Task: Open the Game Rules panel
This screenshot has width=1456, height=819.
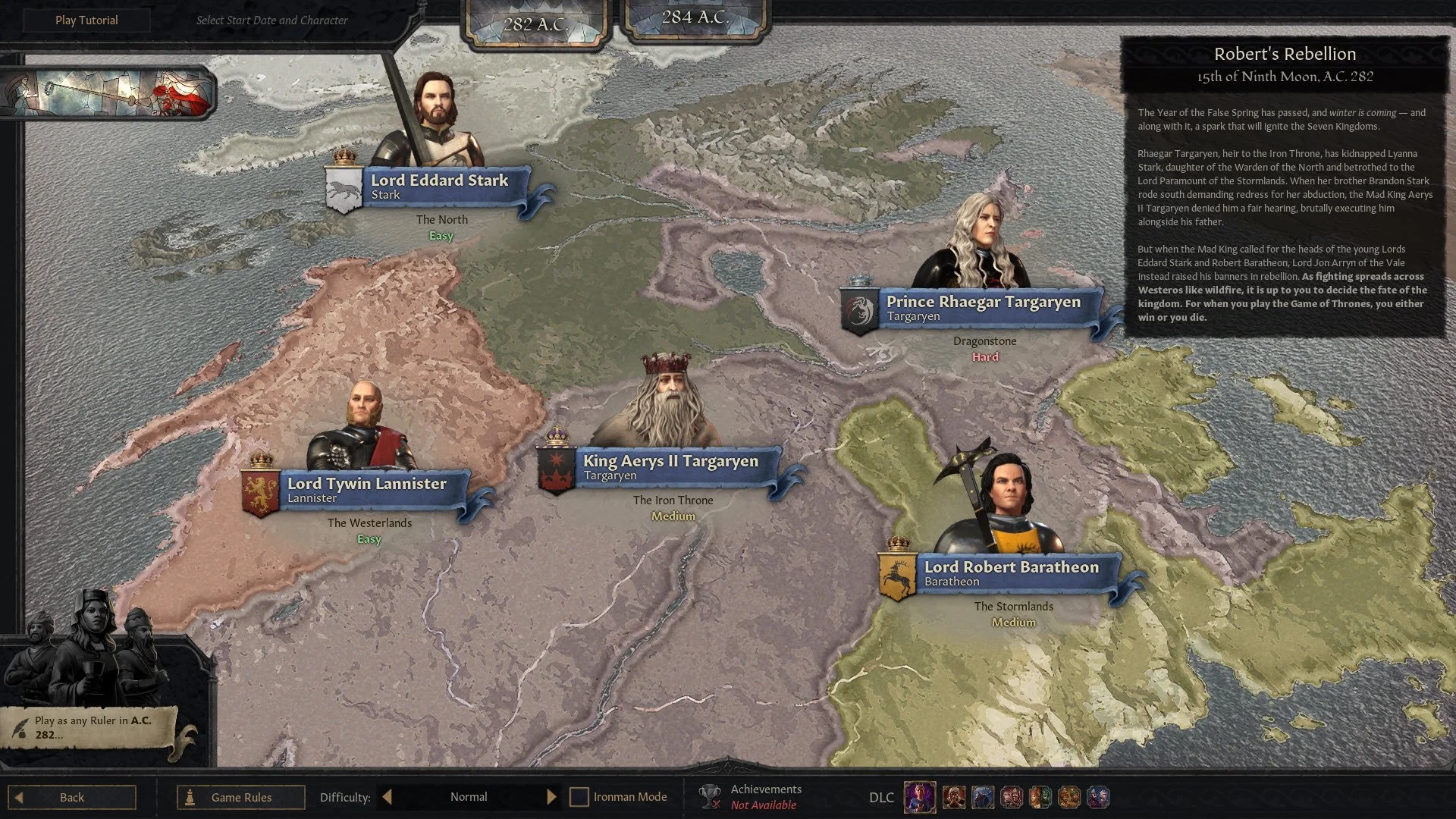Action: 240,797
